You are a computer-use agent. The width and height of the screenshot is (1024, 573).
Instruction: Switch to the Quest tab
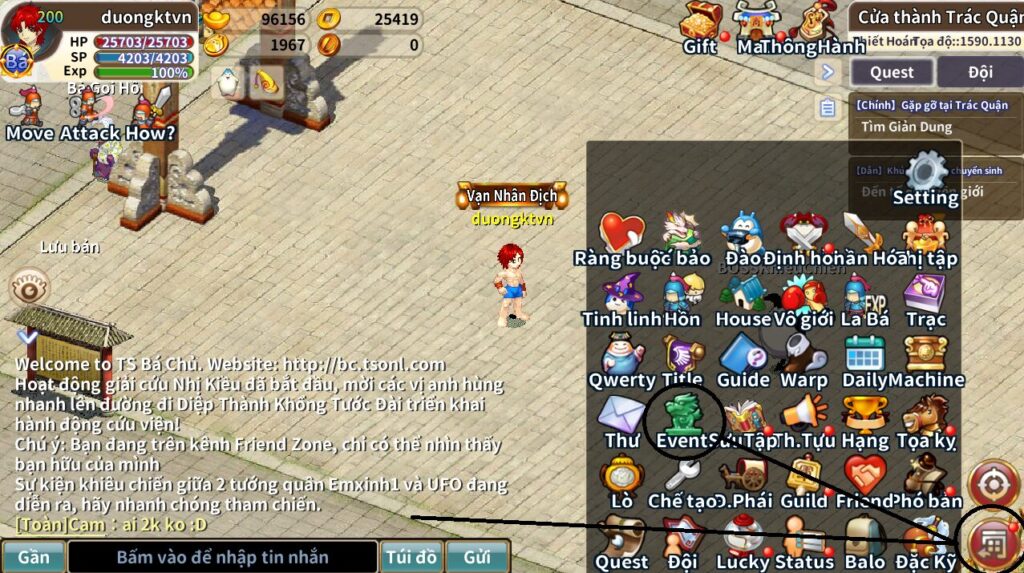click(891, 72)
